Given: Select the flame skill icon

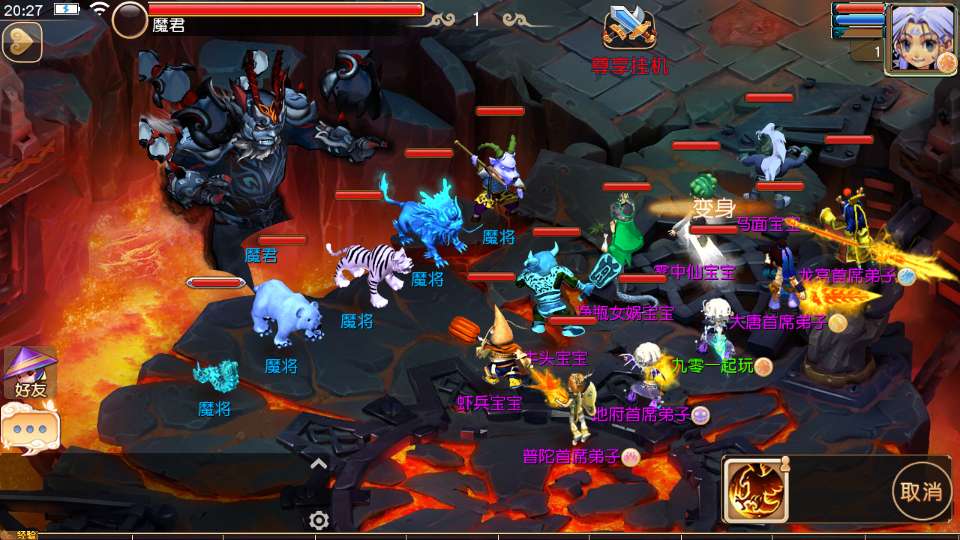Looking at the screenshot, I should click(755, 489).
